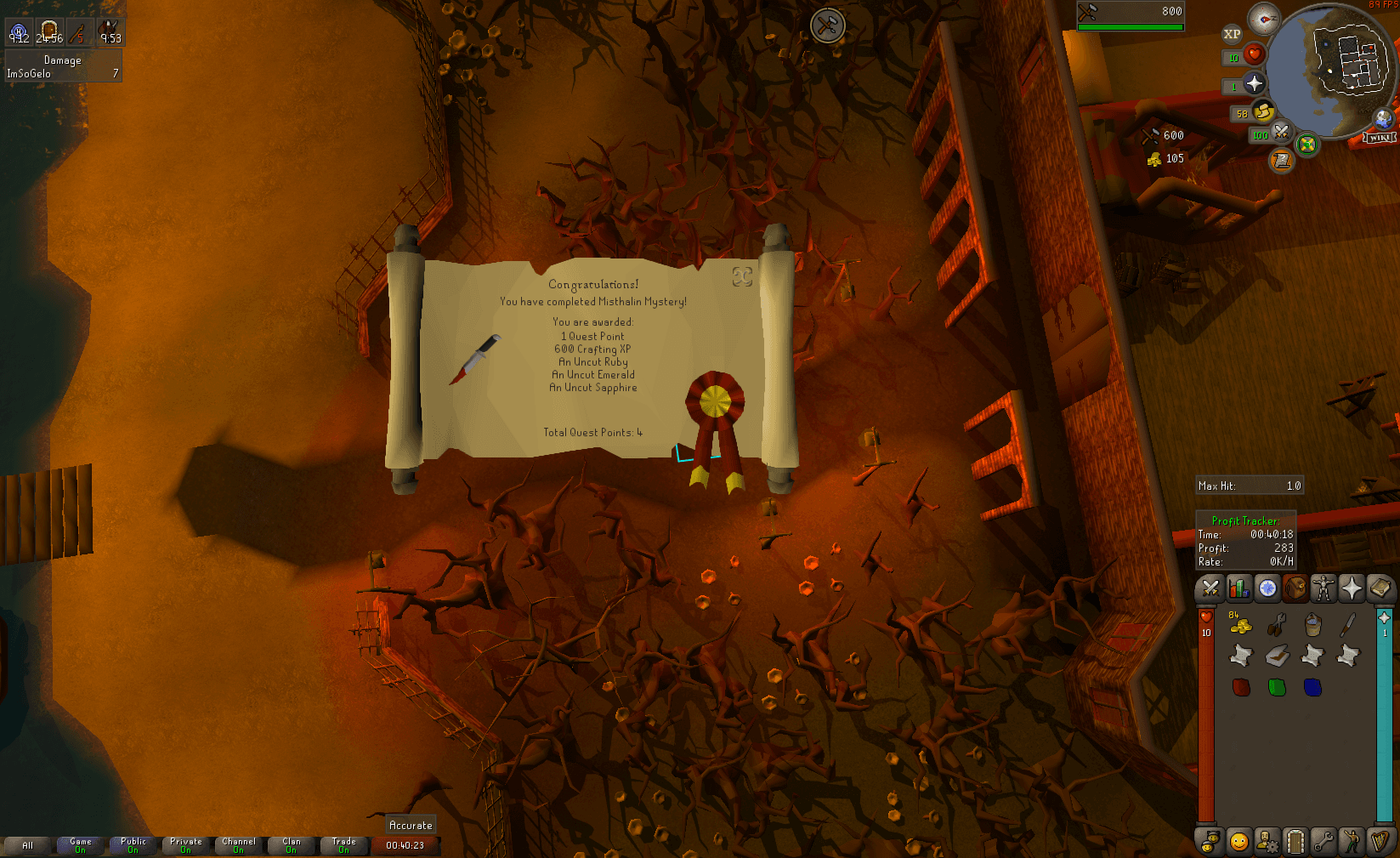The image size is (1400, 858).
Task: Click the Wiki banner button
Action: [1379, 137]
